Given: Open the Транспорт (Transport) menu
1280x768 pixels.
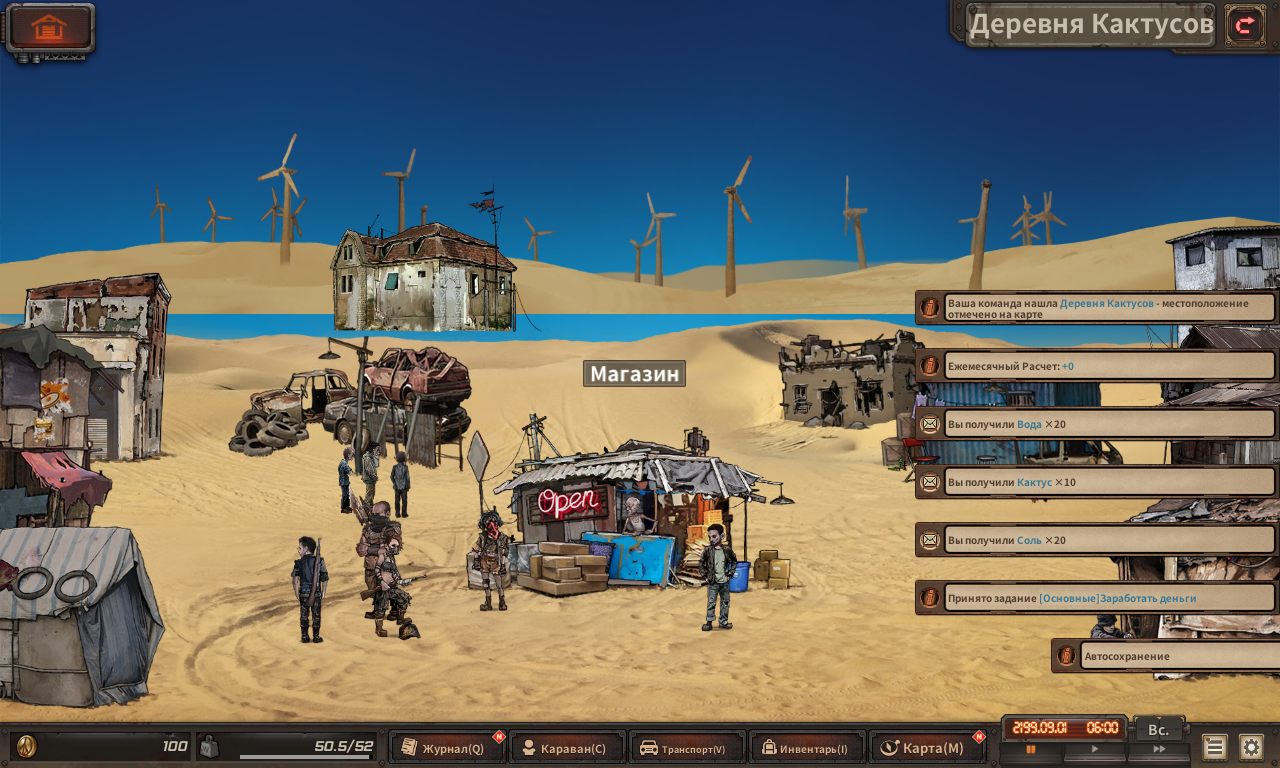Looking at the screenshot, I should tap(687, 748).
